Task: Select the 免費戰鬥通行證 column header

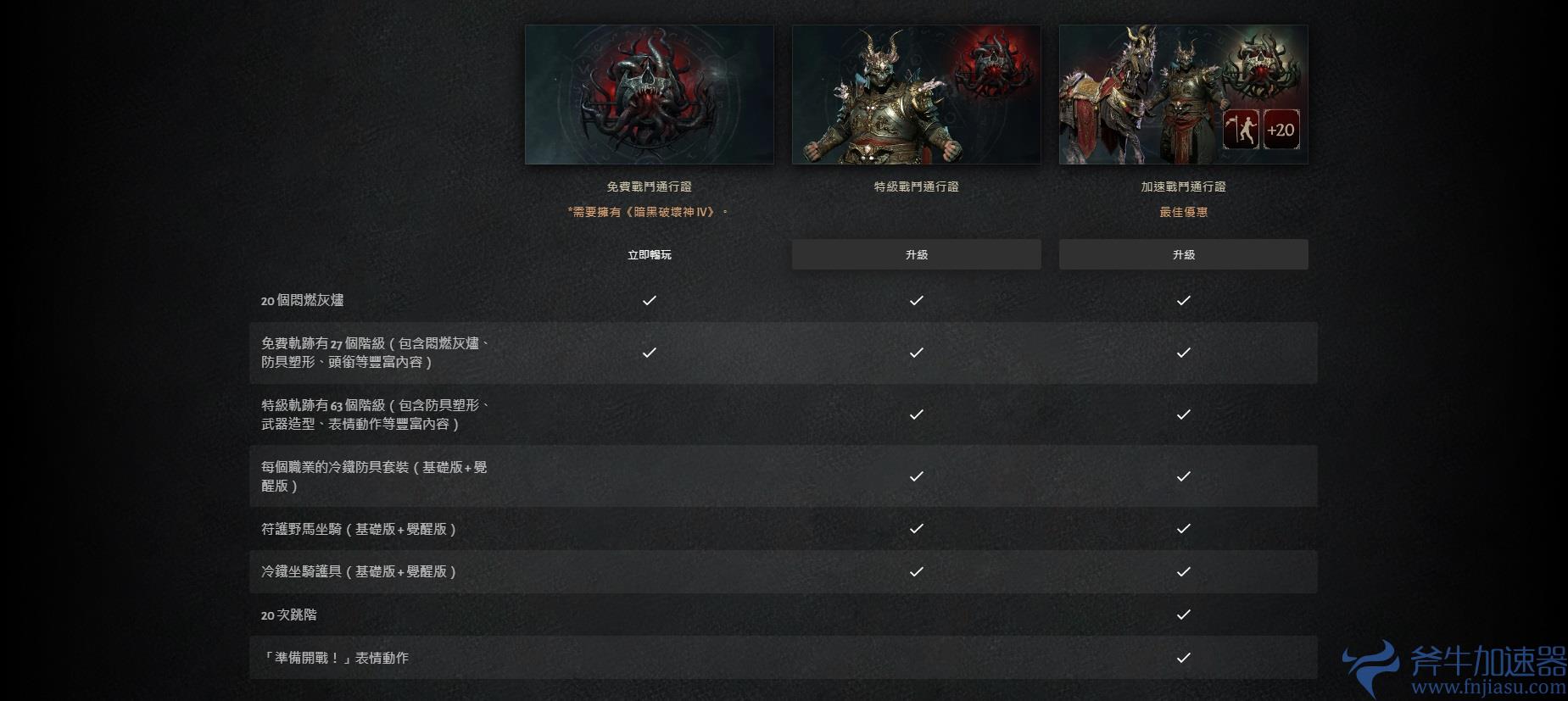Action: pyautogui.click(x=650, y=186)
